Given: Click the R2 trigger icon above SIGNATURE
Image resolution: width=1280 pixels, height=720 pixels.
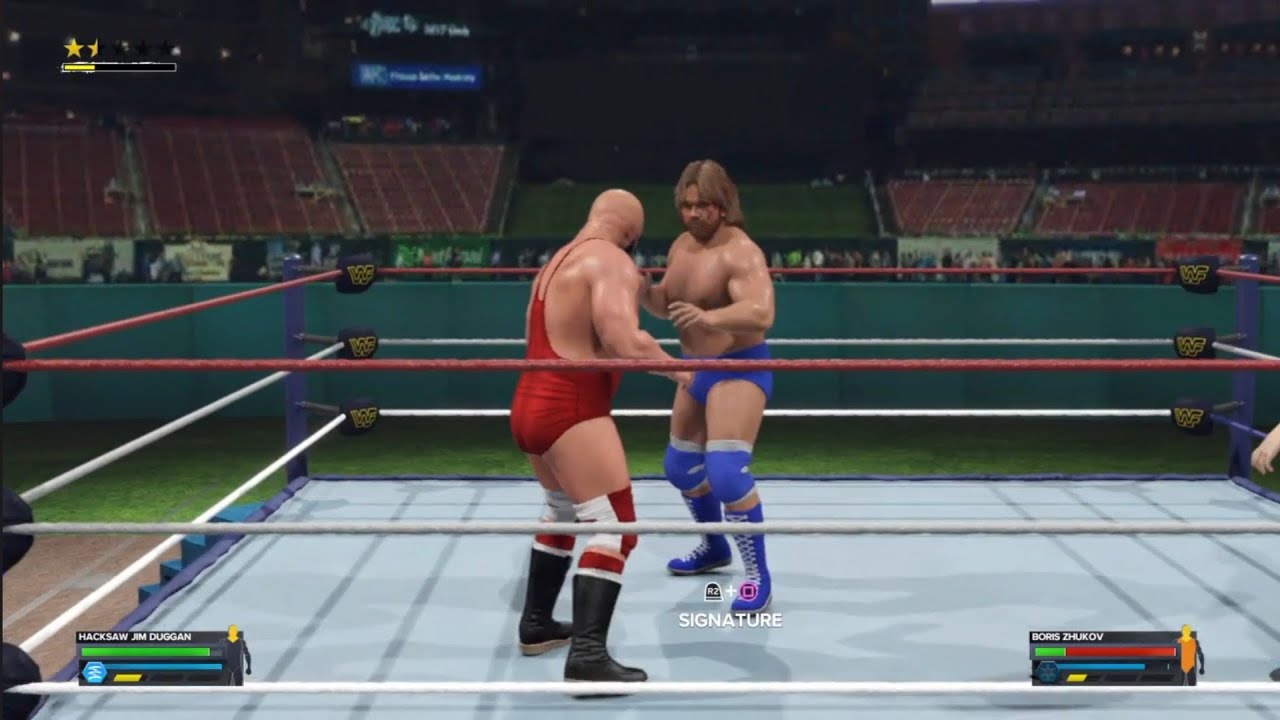Looking at the screenshot, I should click(714, 591).
